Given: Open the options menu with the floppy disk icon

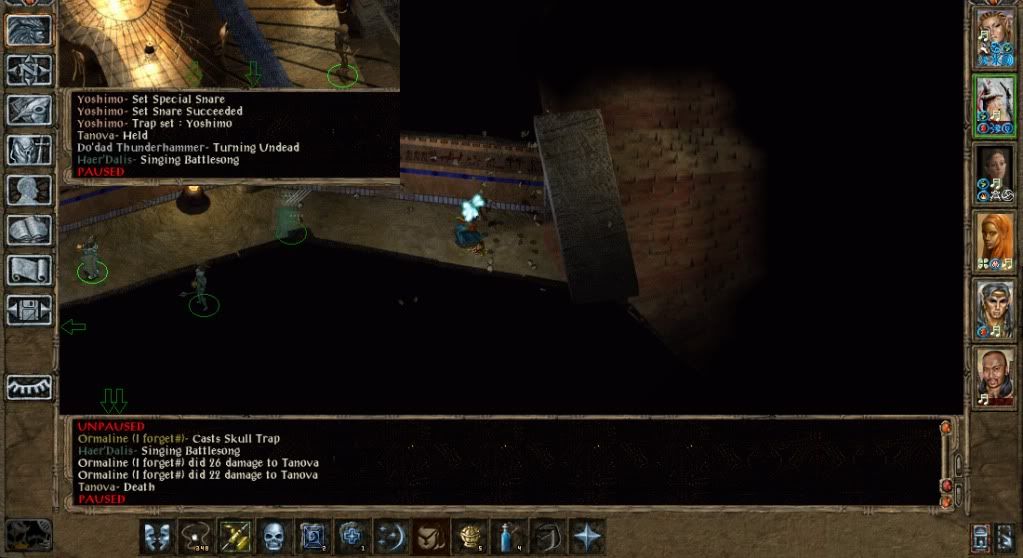Looking at the screenshot, I should click(x=29, y=310).
